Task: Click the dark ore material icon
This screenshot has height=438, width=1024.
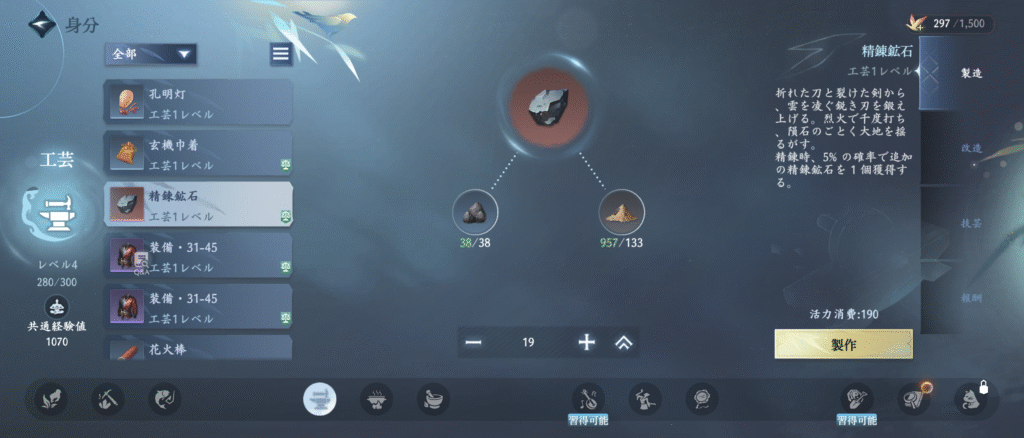Action: [475, 212]
